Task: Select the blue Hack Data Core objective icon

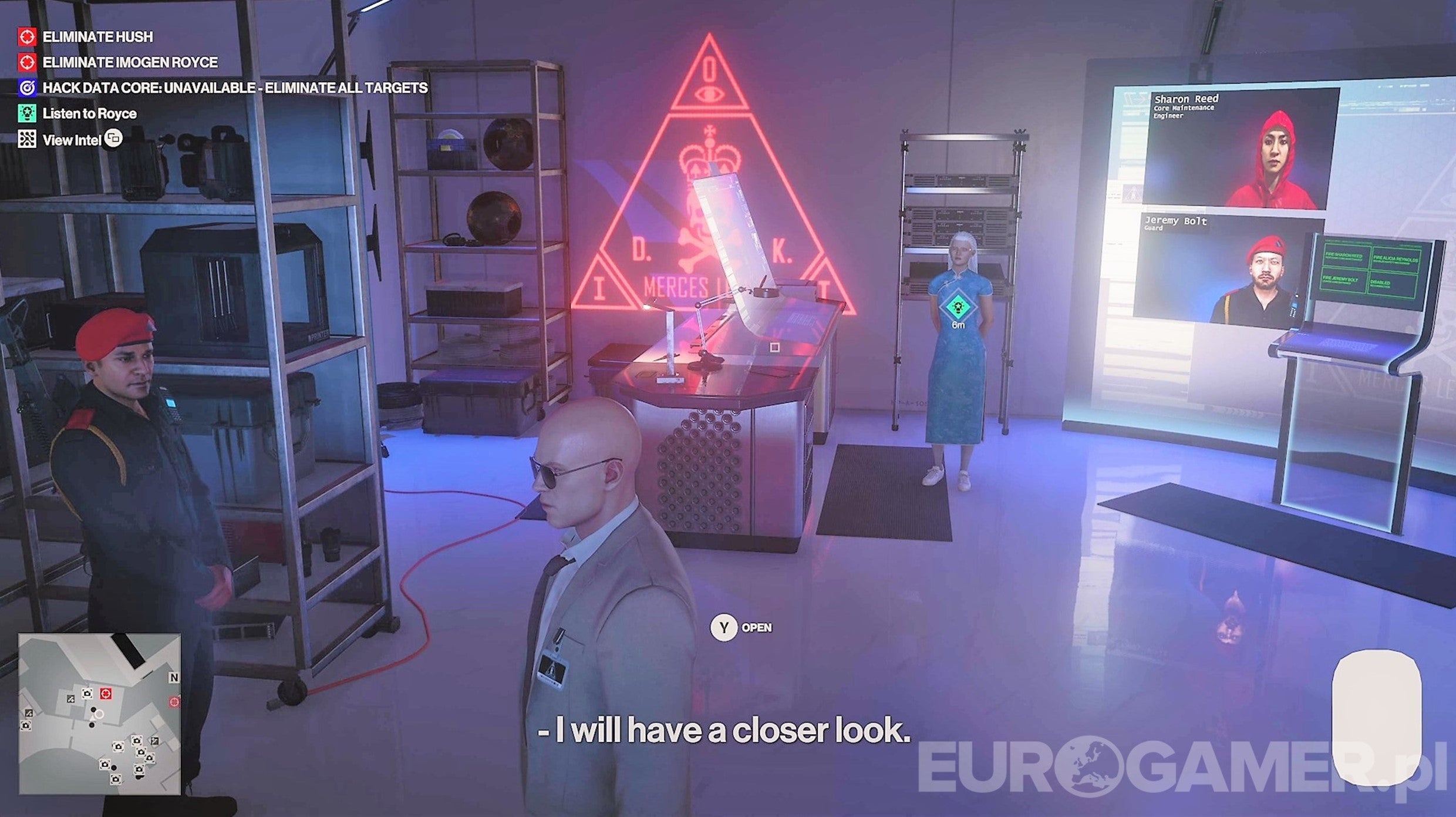Action: click(x=26, y=87)
